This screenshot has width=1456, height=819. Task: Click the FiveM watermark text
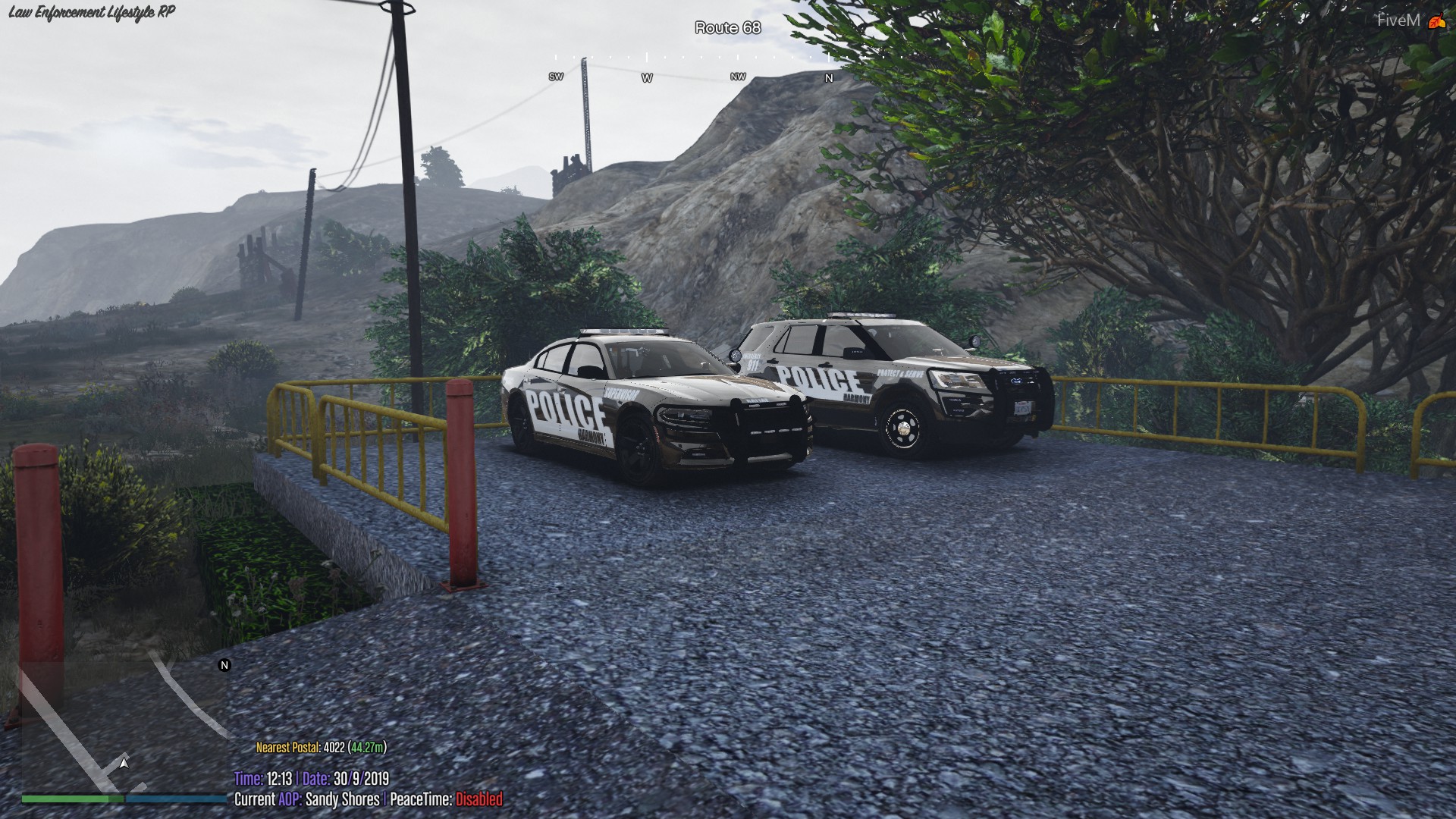click(1398, 20)
